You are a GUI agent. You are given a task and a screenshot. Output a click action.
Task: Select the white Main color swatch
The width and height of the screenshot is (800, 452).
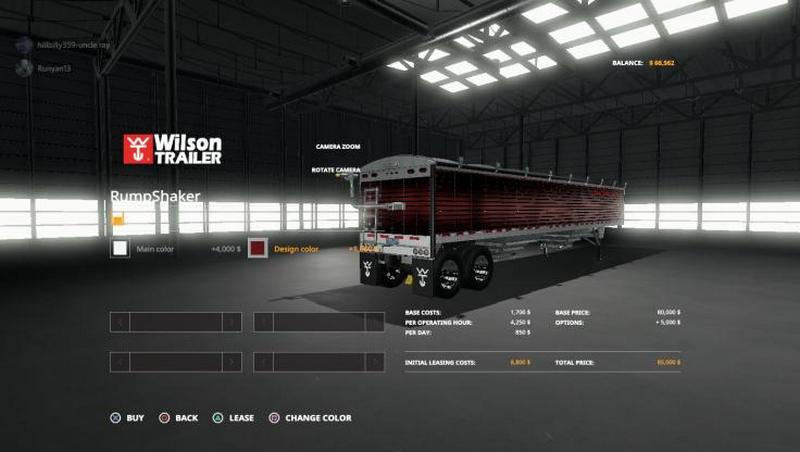click(x=120, y=248)
